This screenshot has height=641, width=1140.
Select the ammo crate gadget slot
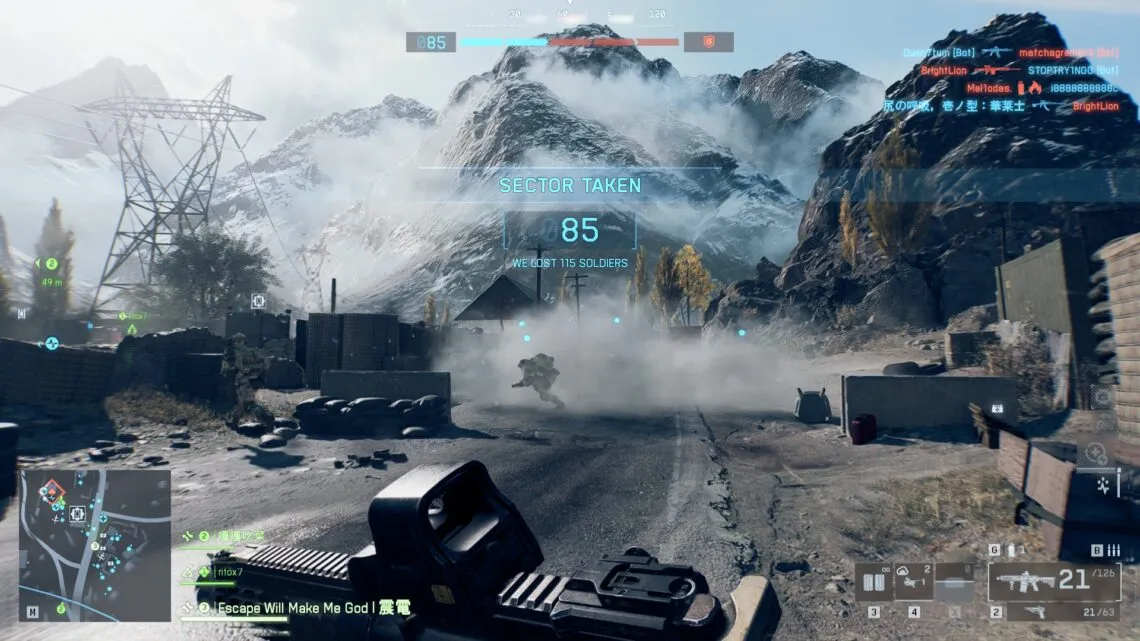pos(873,582)
